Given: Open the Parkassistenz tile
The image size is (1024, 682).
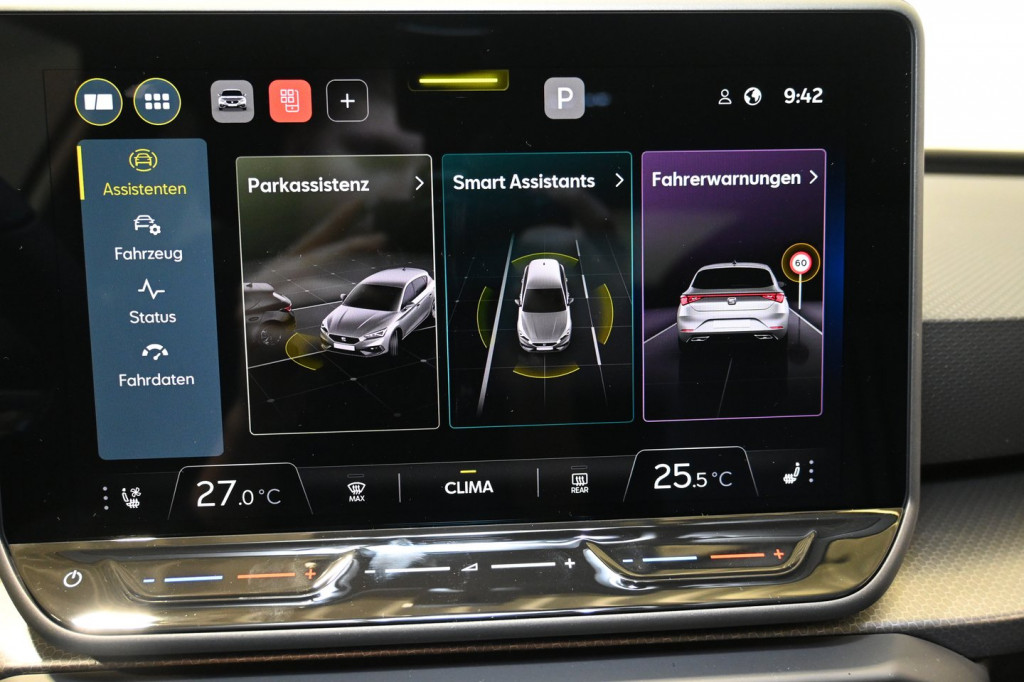Looking at the screenshot, I should point(339,293).
